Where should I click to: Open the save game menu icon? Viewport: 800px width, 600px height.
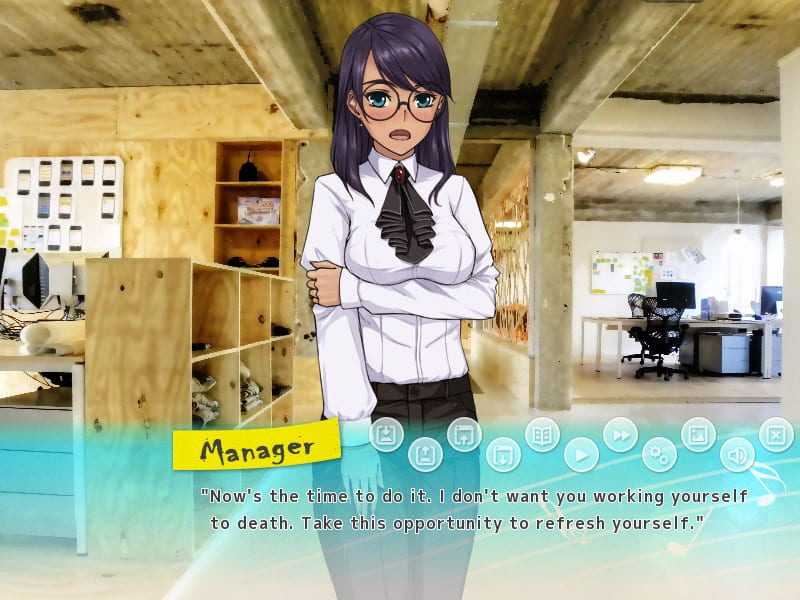(x=386, y=434)
